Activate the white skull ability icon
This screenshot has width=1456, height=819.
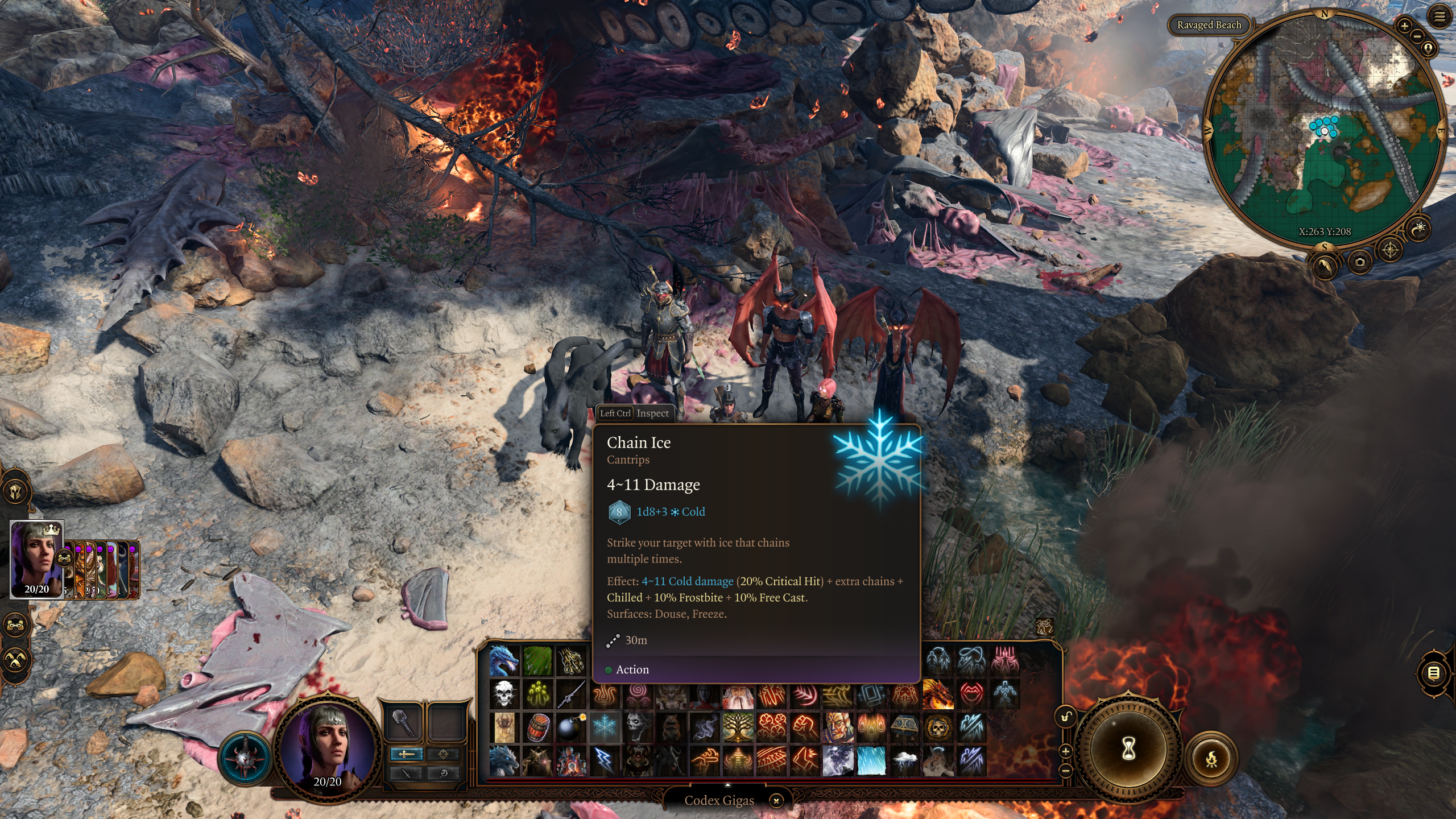tap(504, 693)
